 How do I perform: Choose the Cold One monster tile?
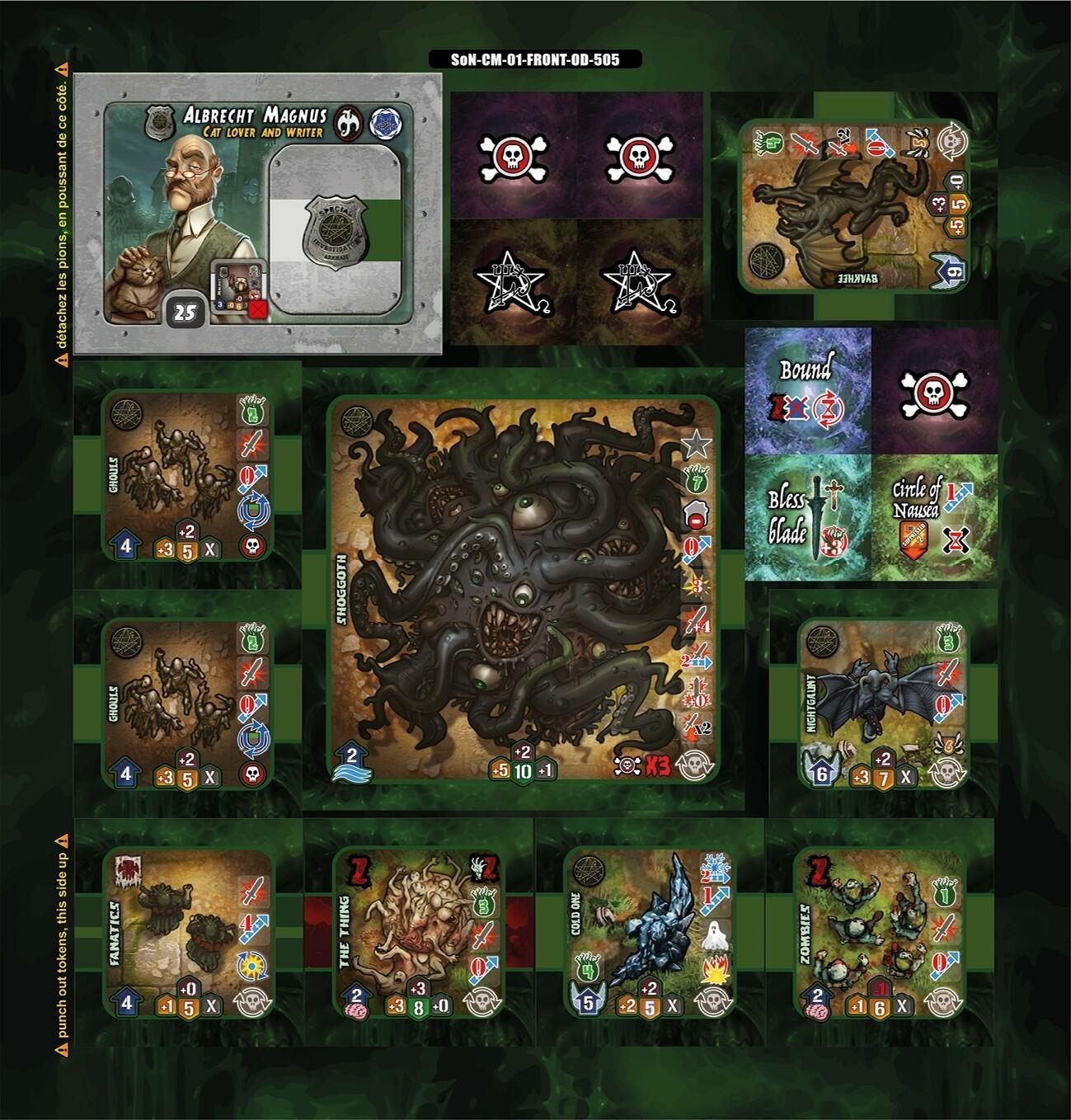[650, 934]
